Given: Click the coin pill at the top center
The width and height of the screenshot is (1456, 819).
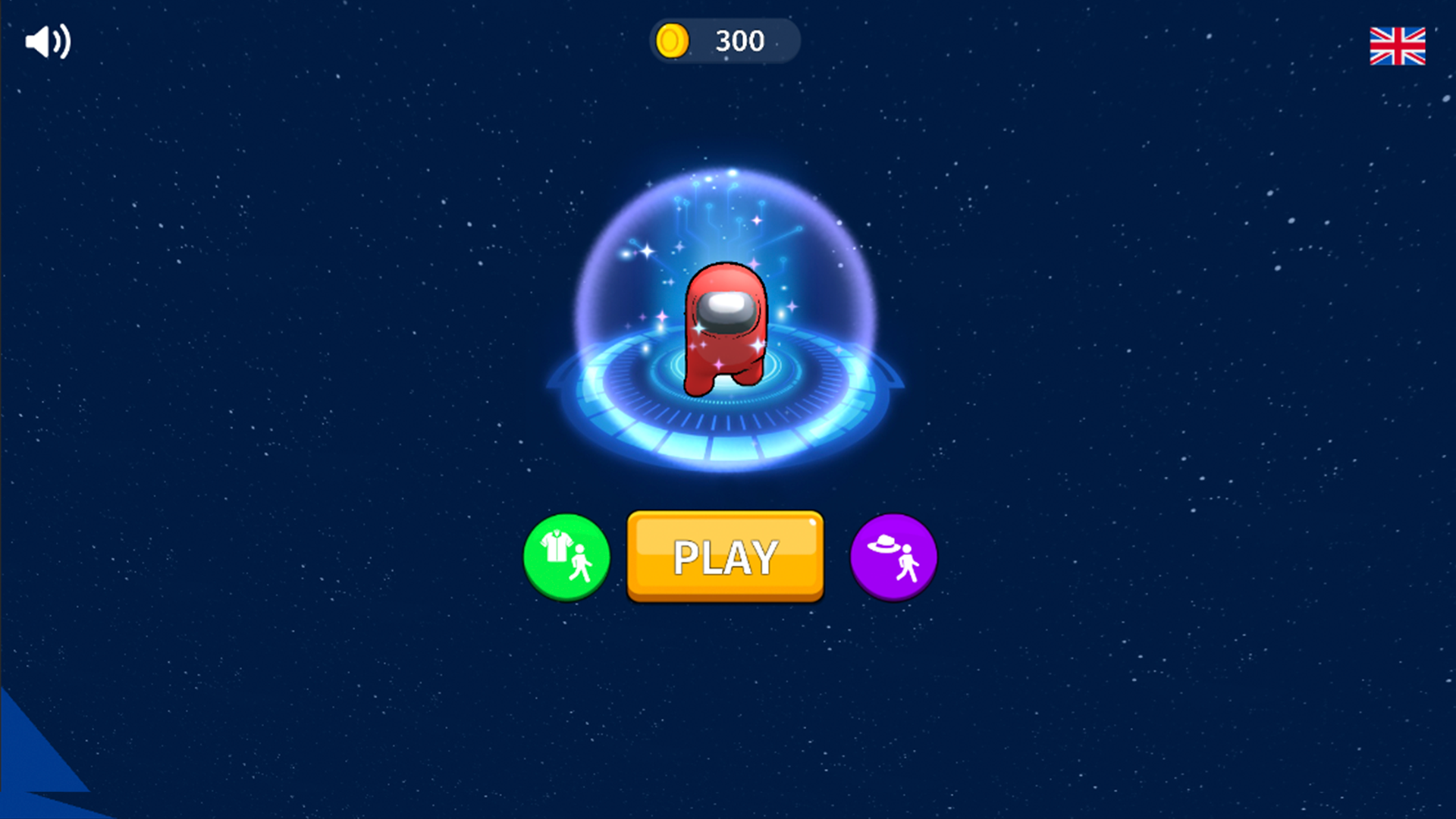Looking at the screenshot, I should coord(724,41).
